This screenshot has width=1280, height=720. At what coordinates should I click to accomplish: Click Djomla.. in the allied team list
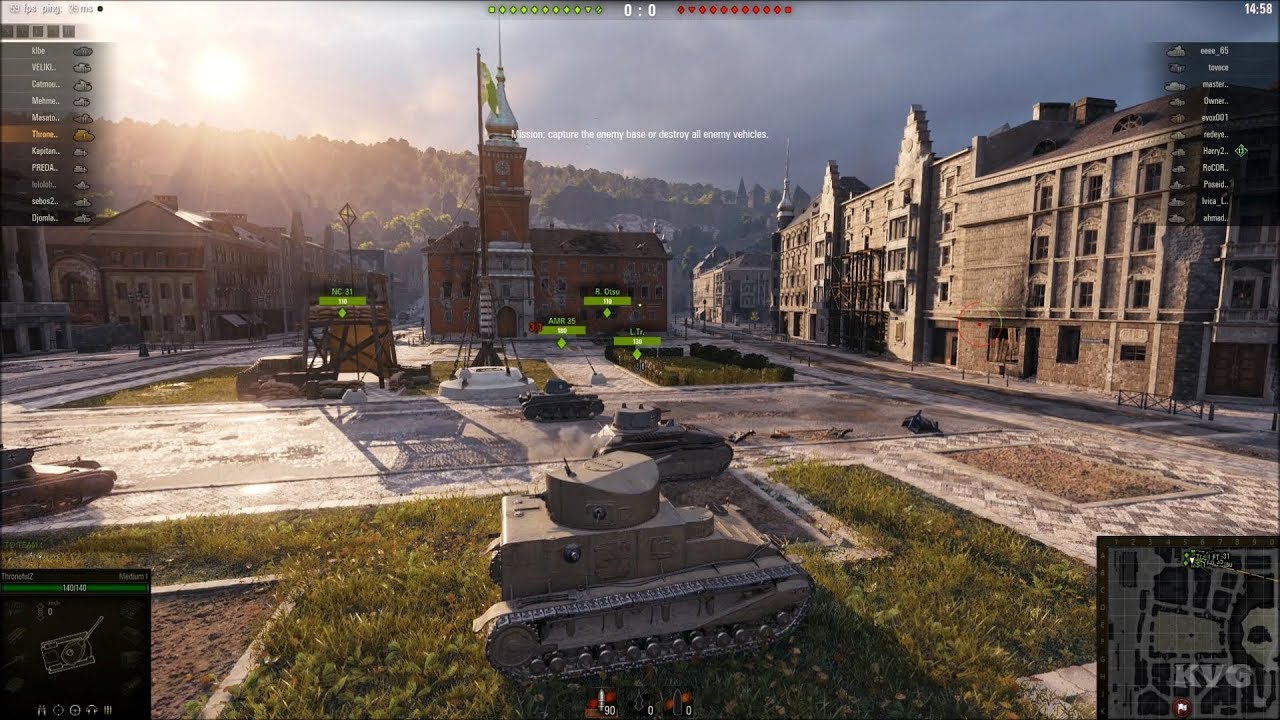[x=46, y=218]
